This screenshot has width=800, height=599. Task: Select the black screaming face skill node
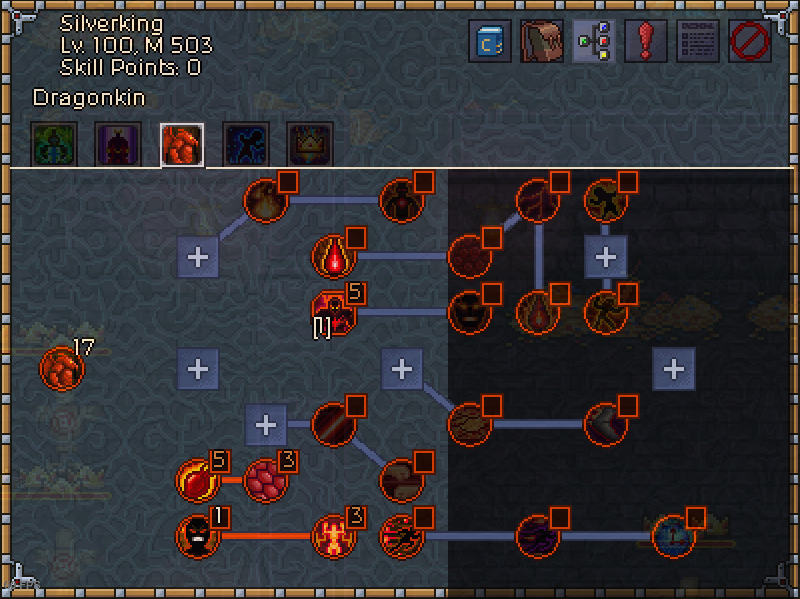pyautogui.click(x=197, y=536)
